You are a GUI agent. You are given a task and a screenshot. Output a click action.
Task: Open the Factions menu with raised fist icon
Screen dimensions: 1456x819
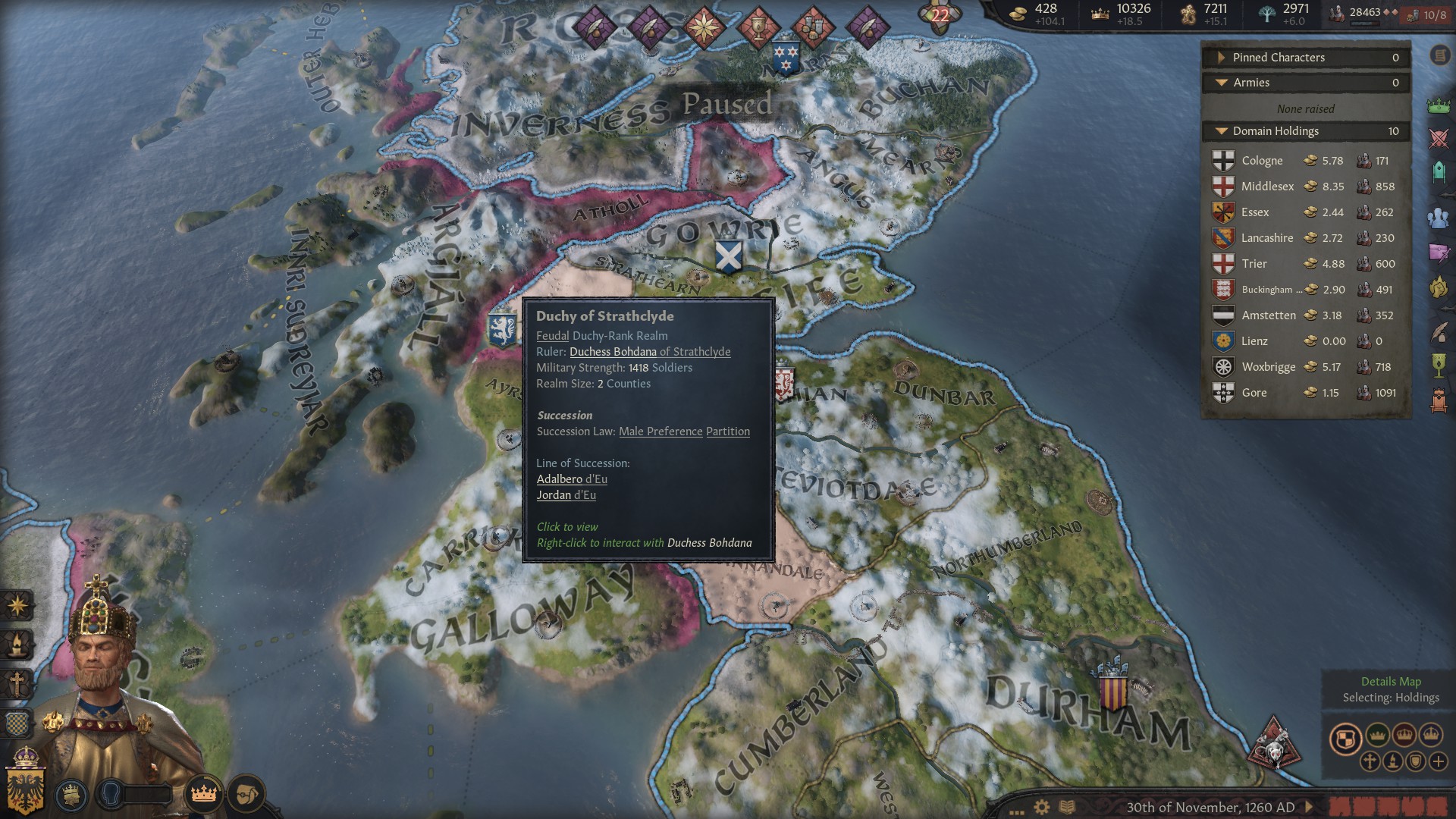(x=1438, y=288)
